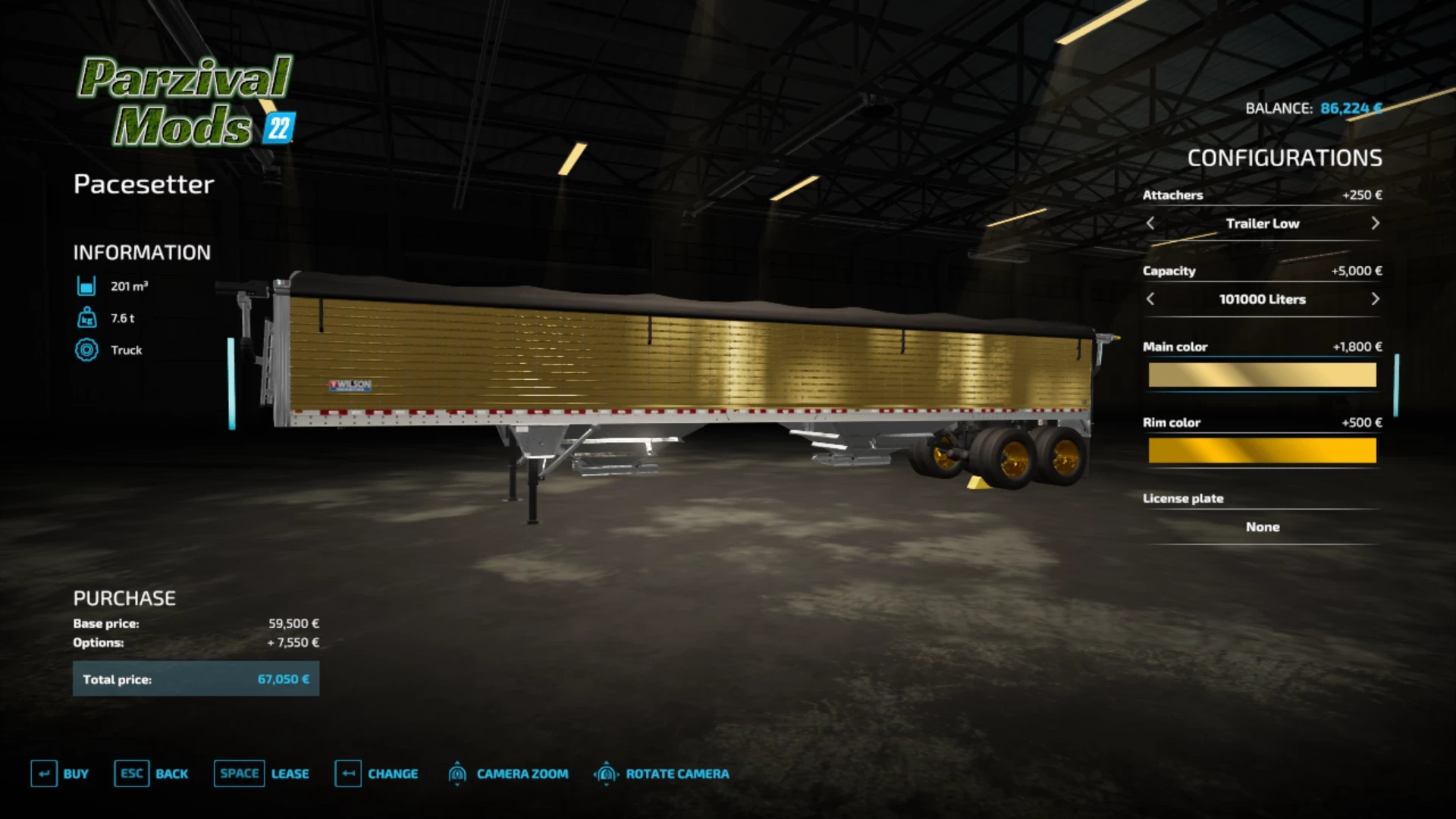Click the BACK button
This screenshot has height=819, width=1456.
click(x=172, y=773)
